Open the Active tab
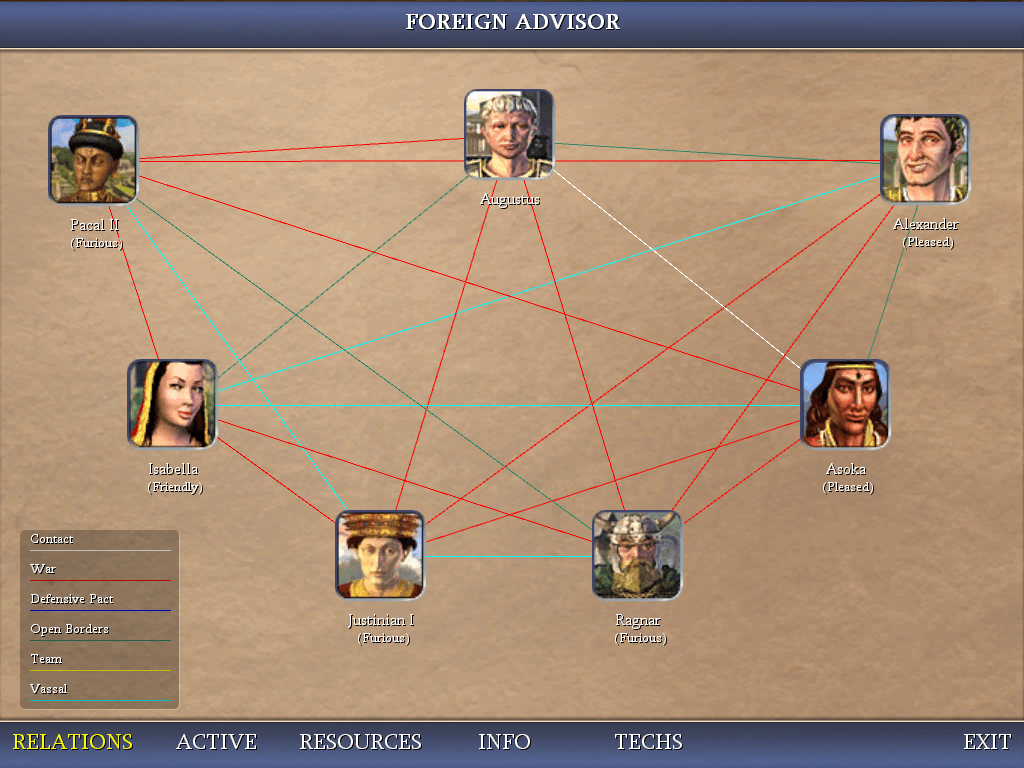This screenshot has height=768, width=1024. click(x=216, y=742)
